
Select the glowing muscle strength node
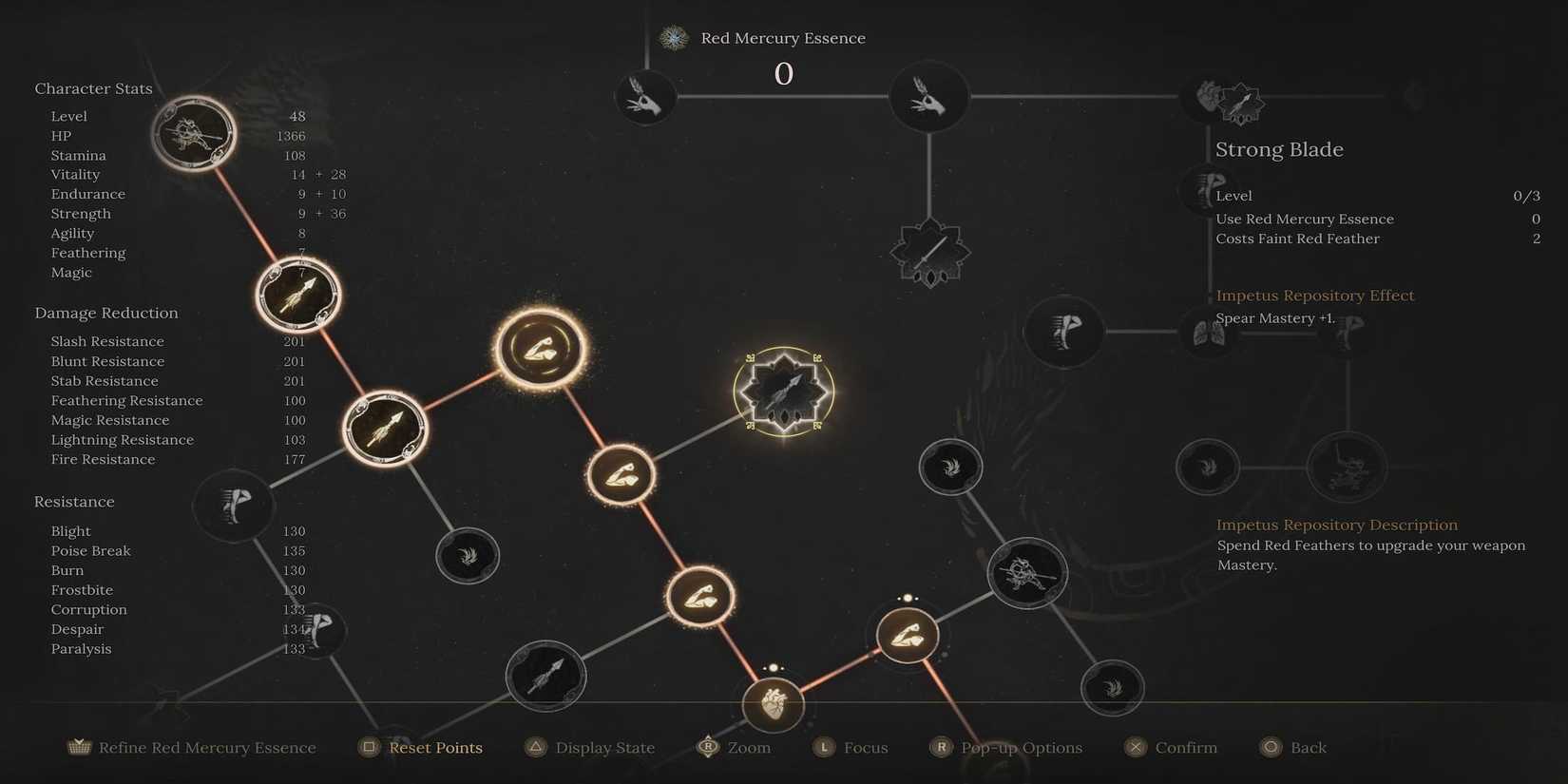540,347
